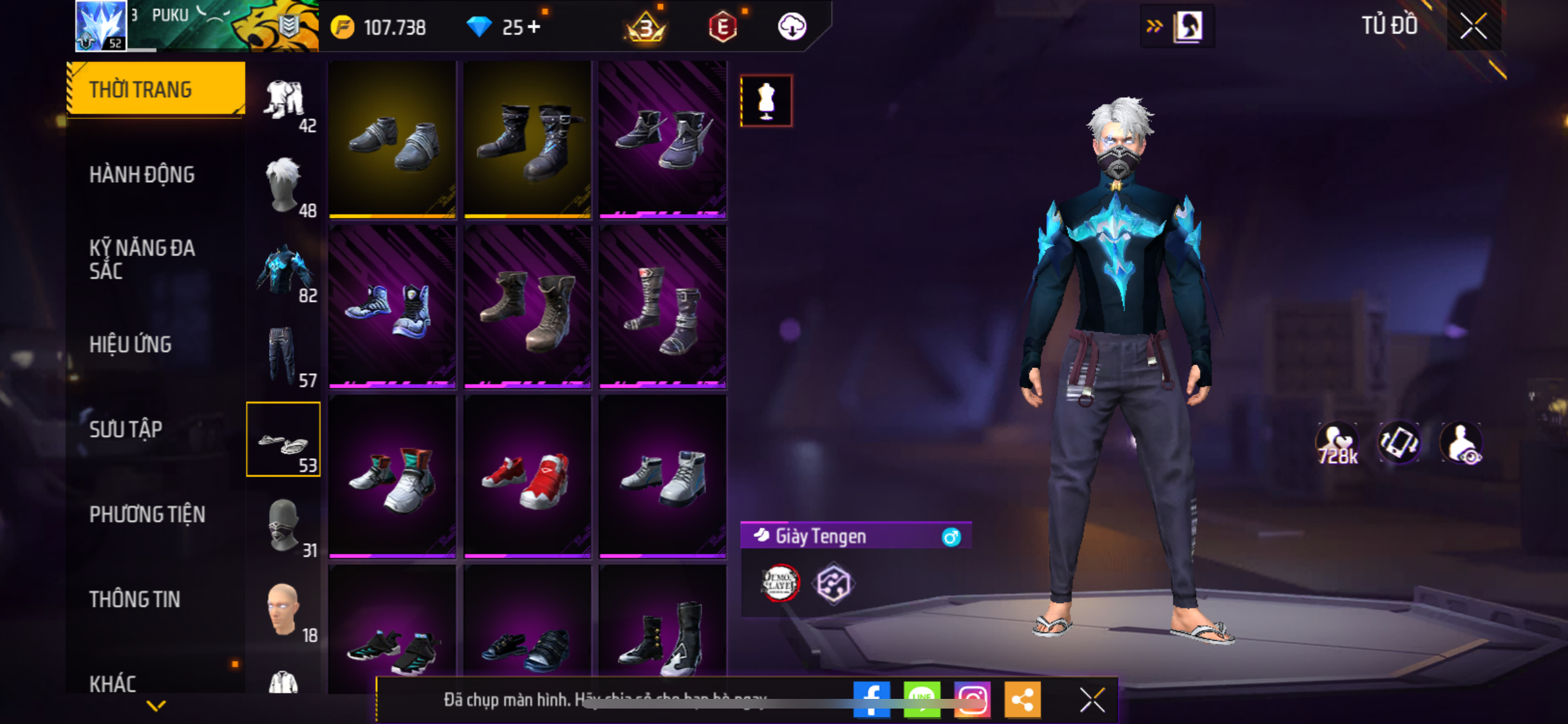This screenshot has width=1568, height=724.
Task: Select the black mask category icon
Action: coord(283,525)
